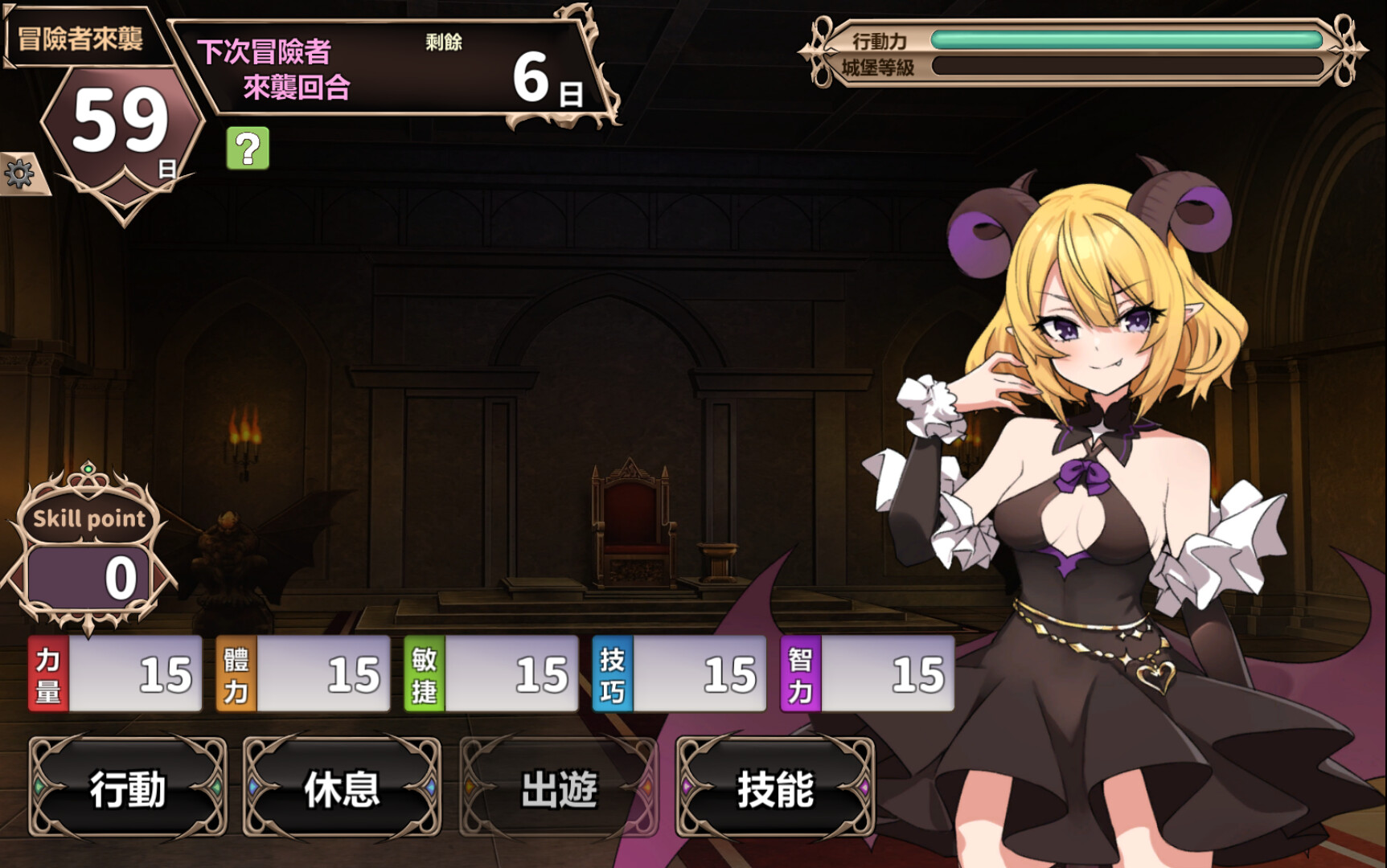This screenshot has width=1387, height=868.
Task: Select the orange 體力 stat icon
Action: (234, 674)
